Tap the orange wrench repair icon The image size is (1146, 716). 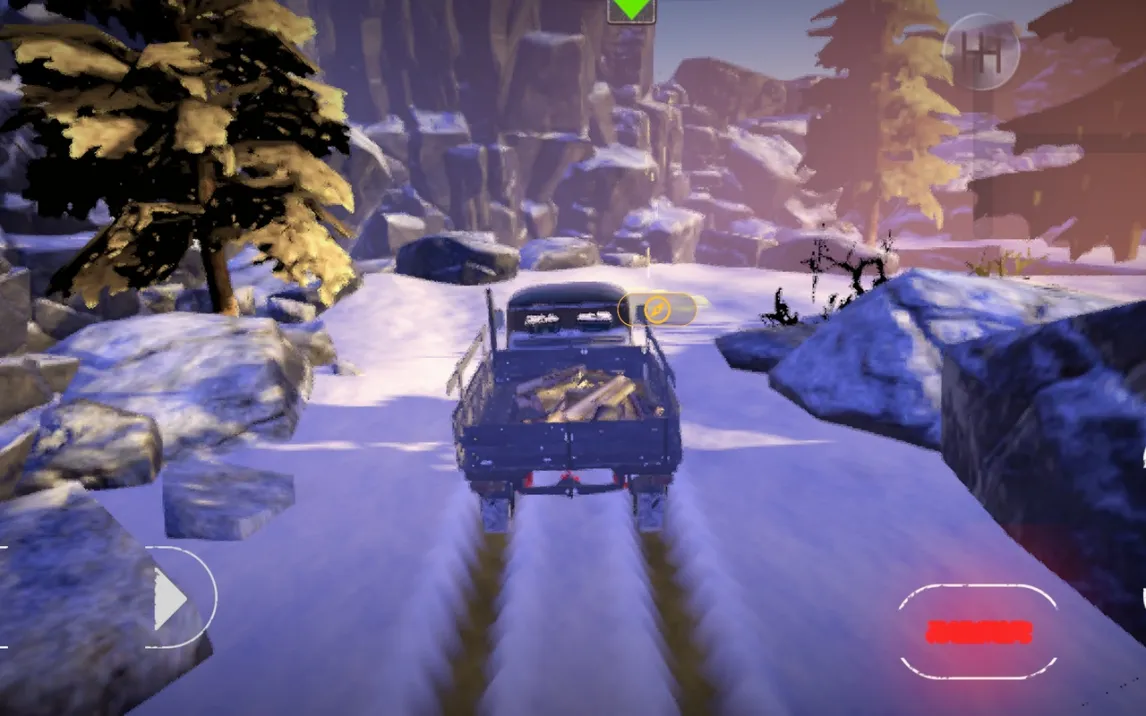(x=656, y=310)
